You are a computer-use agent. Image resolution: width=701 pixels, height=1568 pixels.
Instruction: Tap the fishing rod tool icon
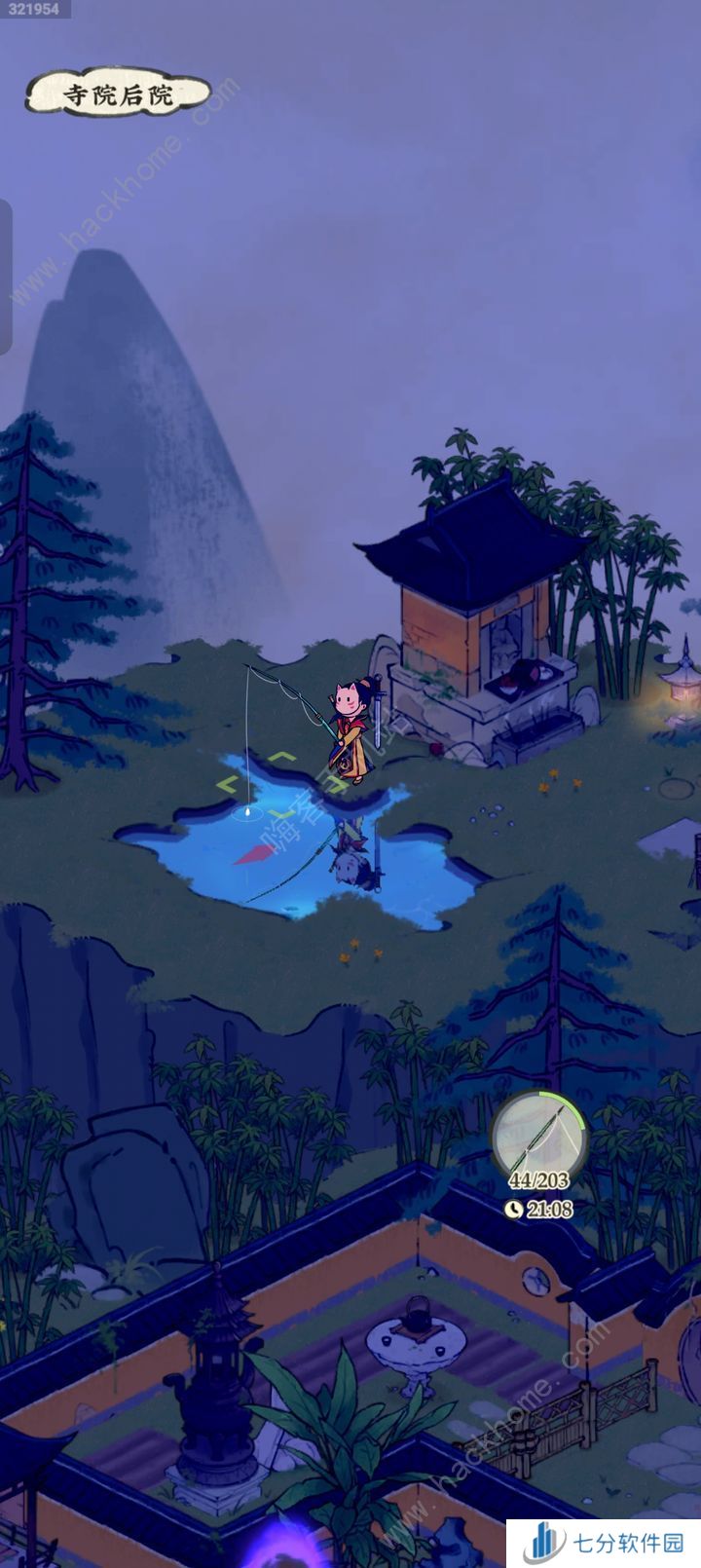coord(538,1137)
